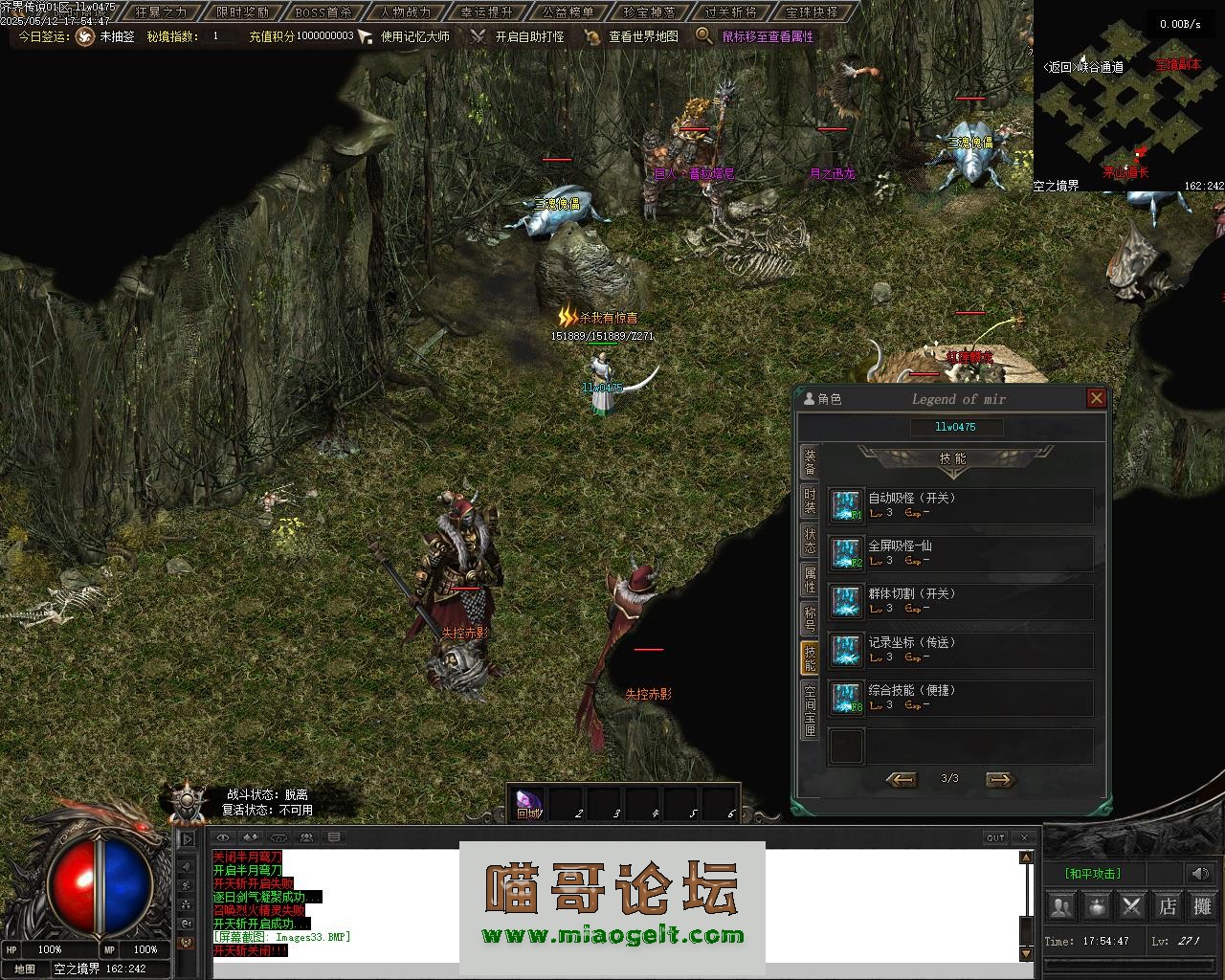Close the 角色 character window

click(x=1097, y=398)
